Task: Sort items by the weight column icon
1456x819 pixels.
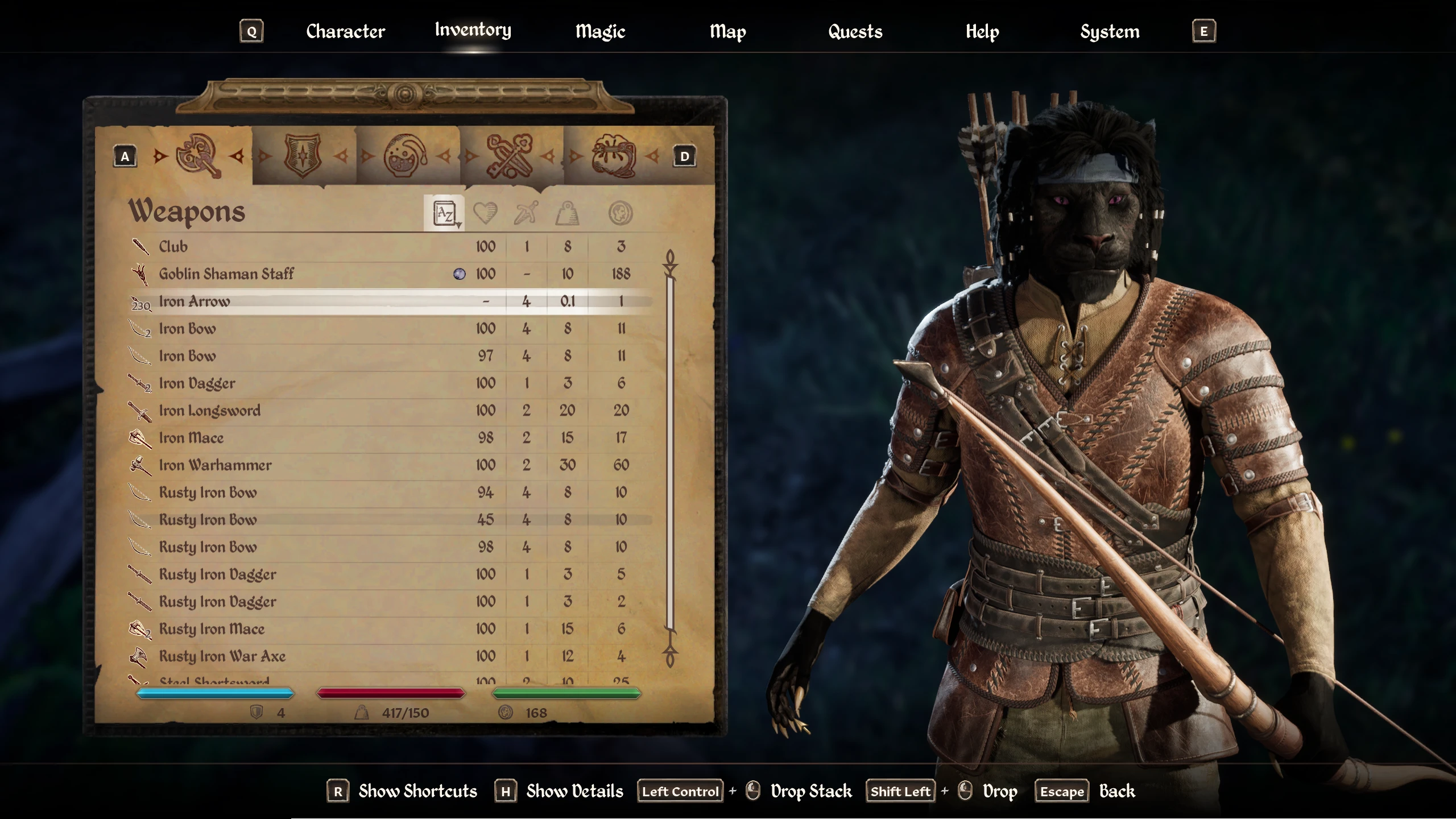Action: coord(567,214)
